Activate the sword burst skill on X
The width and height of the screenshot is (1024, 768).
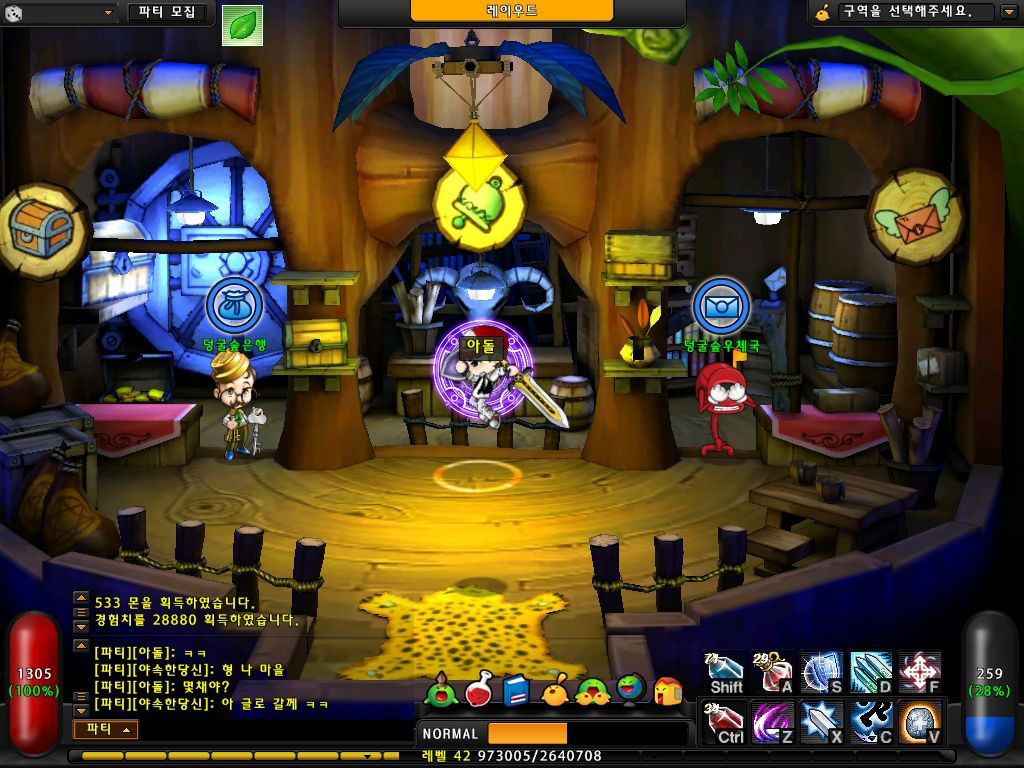click(822, 722)
